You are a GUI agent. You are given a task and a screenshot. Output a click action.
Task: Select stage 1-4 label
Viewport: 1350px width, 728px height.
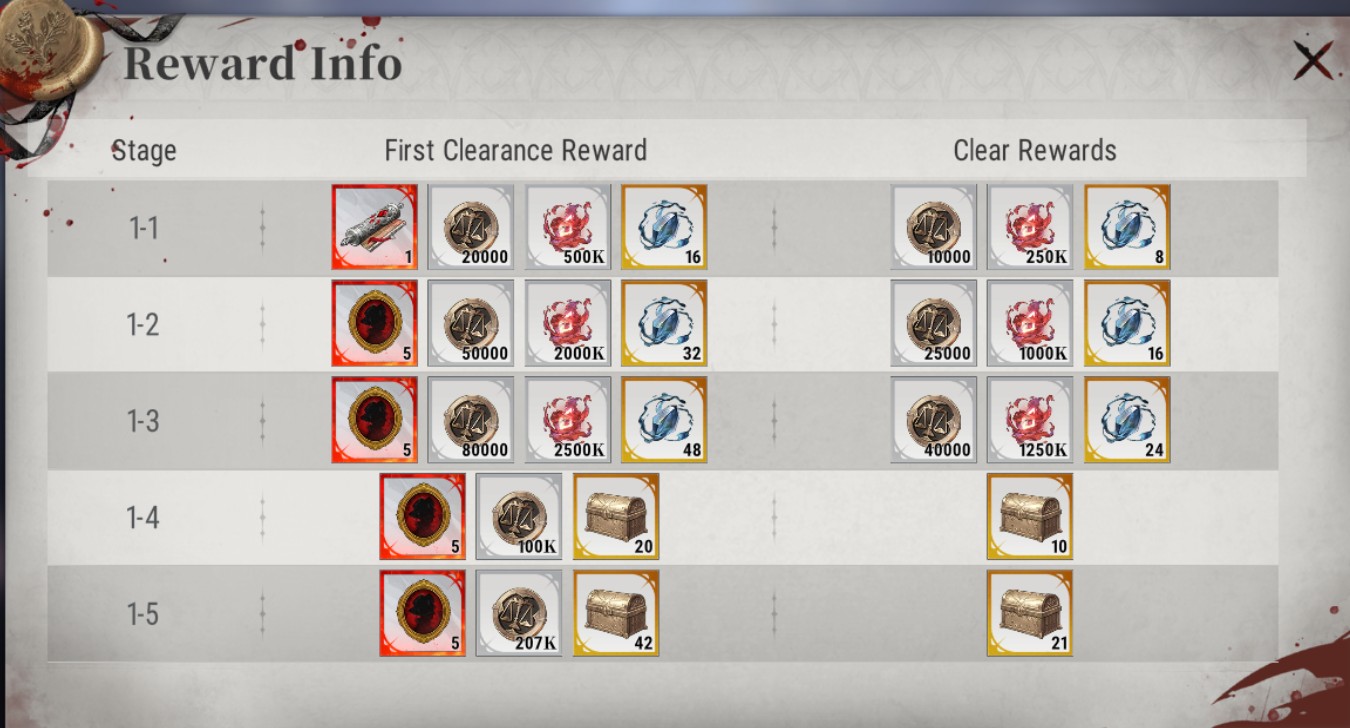143,516
